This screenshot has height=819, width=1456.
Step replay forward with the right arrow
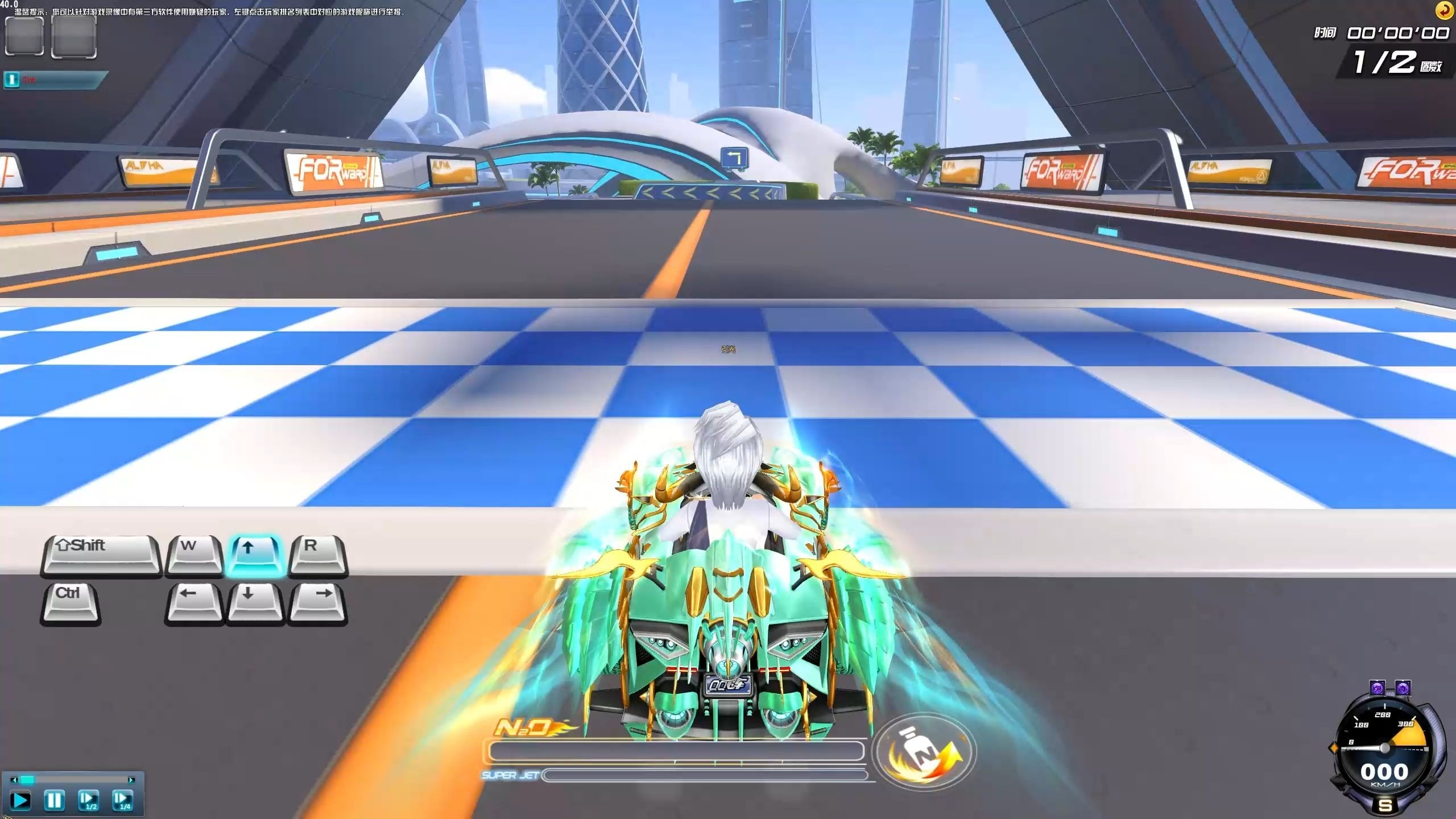131,780
